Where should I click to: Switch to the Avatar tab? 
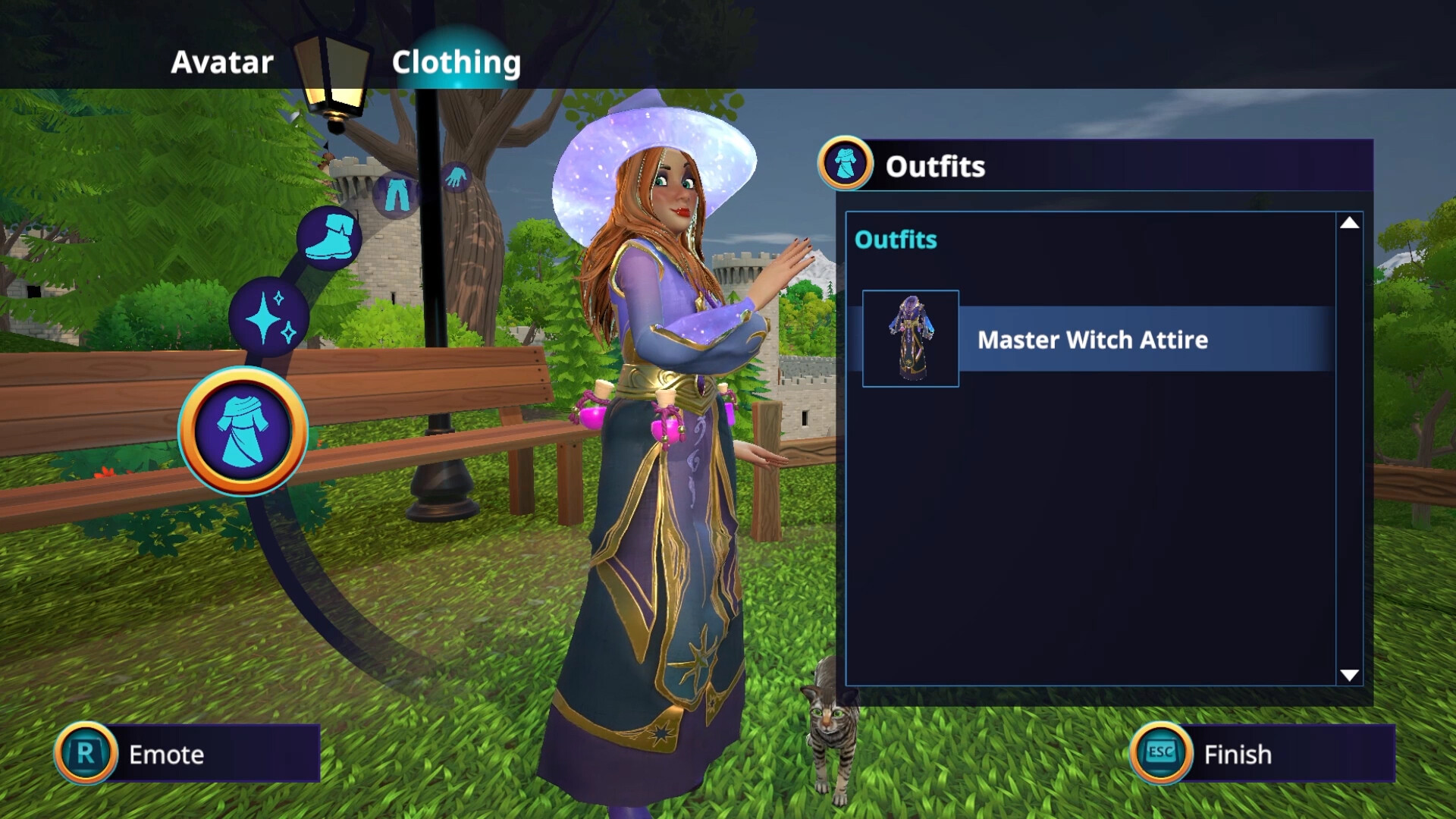tap(221, 62)
